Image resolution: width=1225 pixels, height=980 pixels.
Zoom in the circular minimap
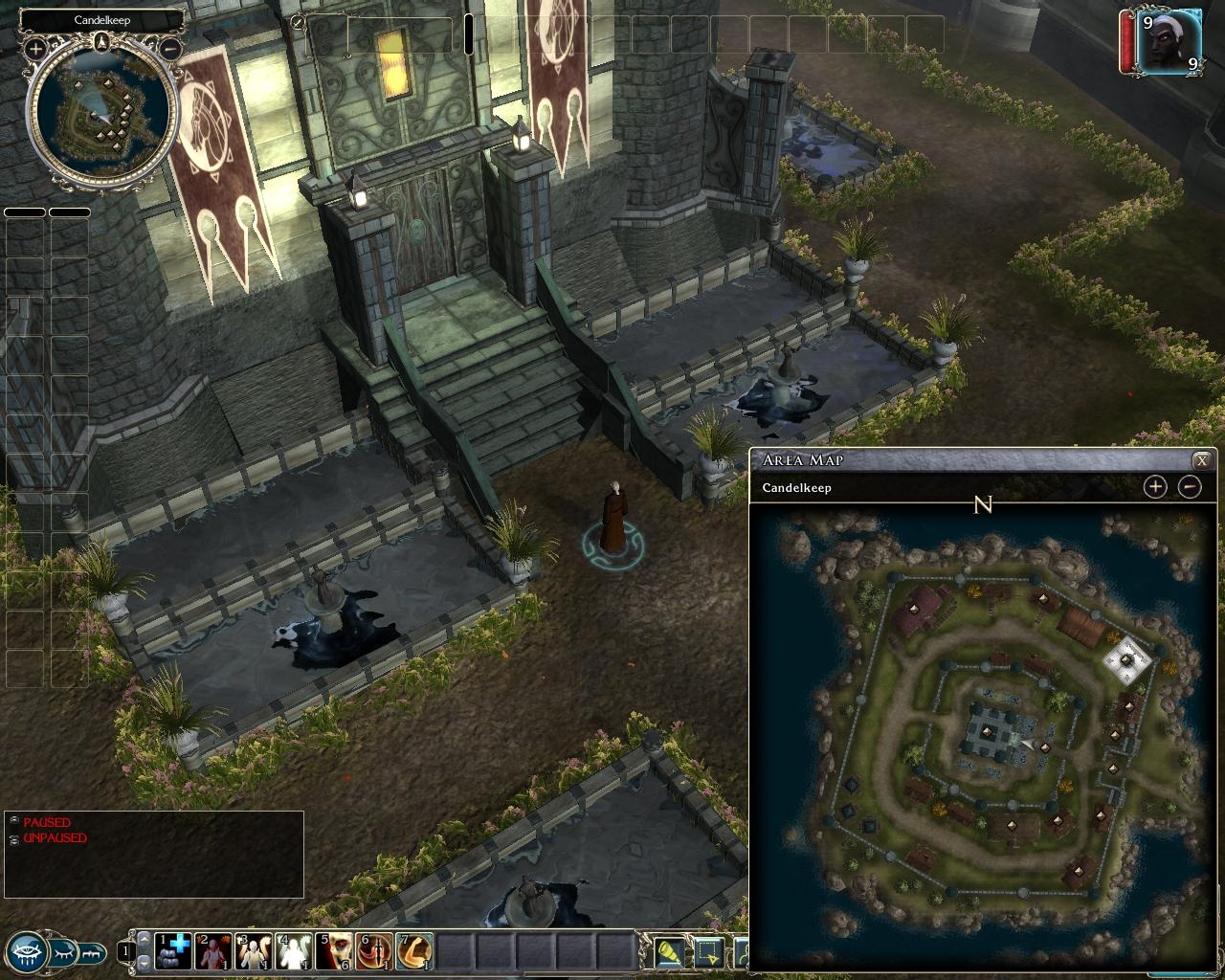pos(35,48)
